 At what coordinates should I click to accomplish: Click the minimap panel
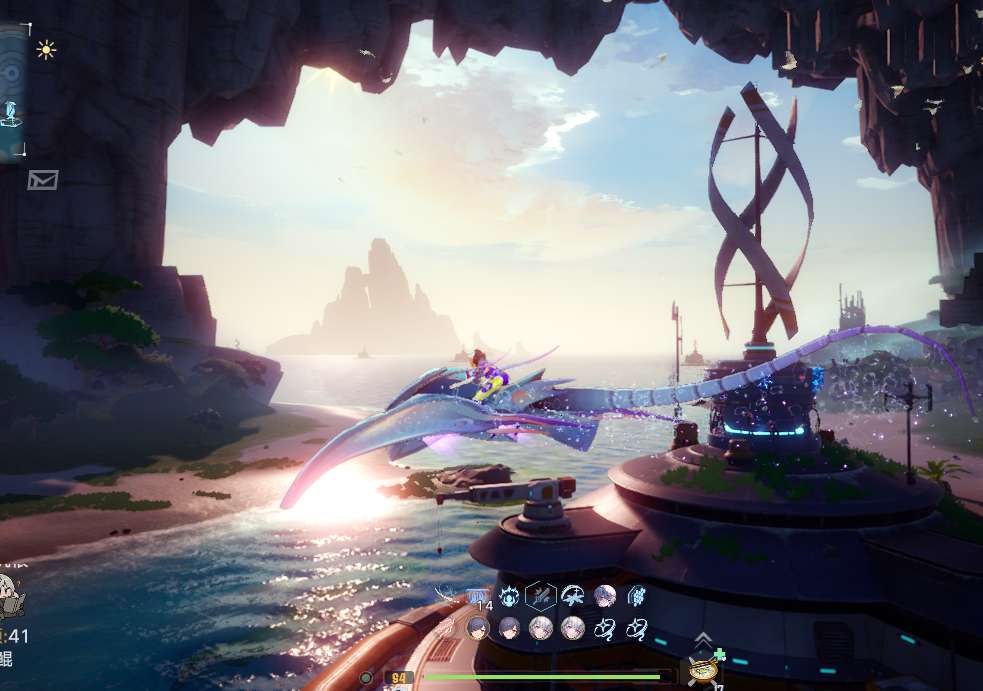click(x=12, y=92)
